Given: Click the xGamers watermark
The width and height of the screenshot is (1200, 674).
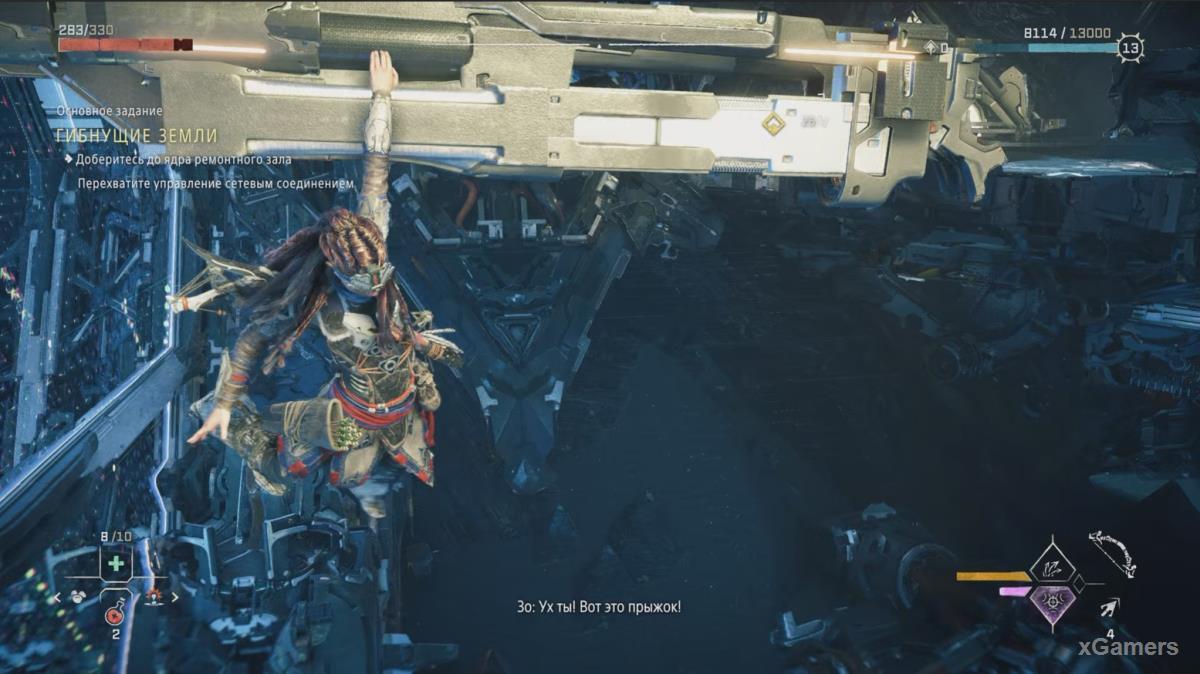Looking at the screenshot, I should point(1130,648).
